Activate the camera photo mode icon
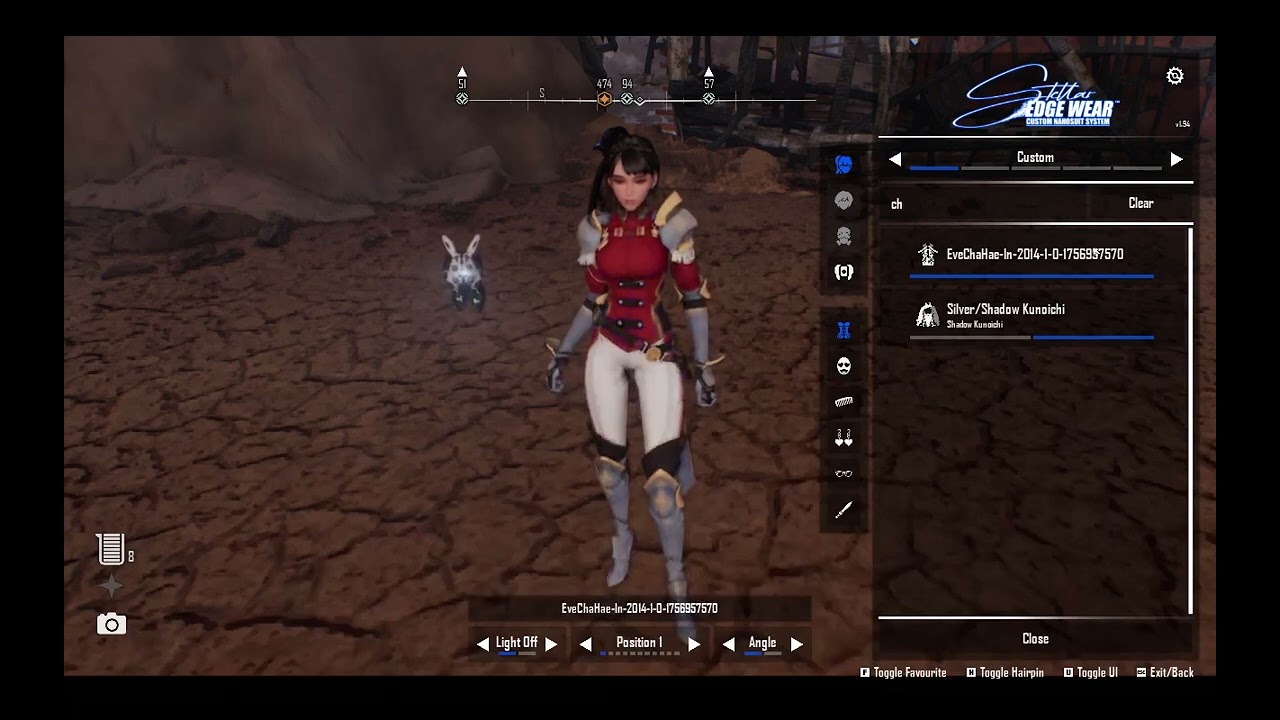1280x720 pixels. (x=111, y=625)
